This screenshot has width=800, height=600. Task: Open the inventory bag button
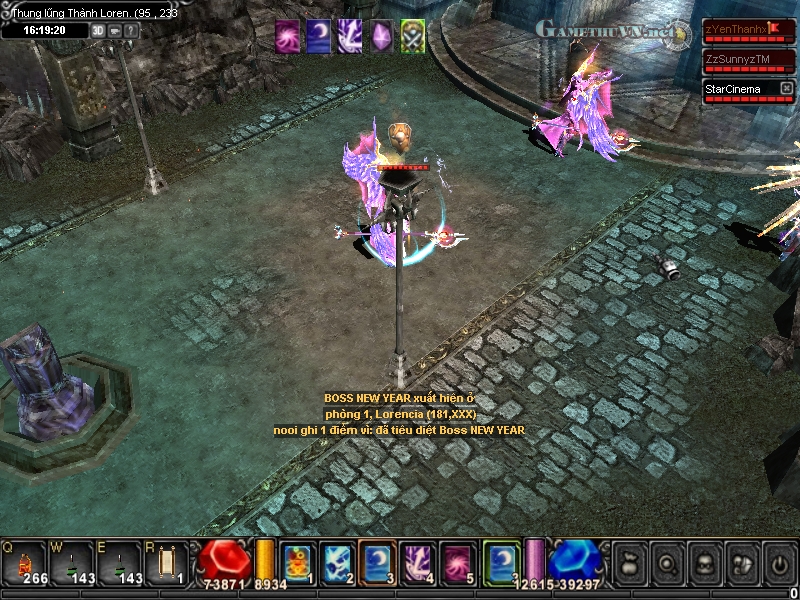click(628, 563)
